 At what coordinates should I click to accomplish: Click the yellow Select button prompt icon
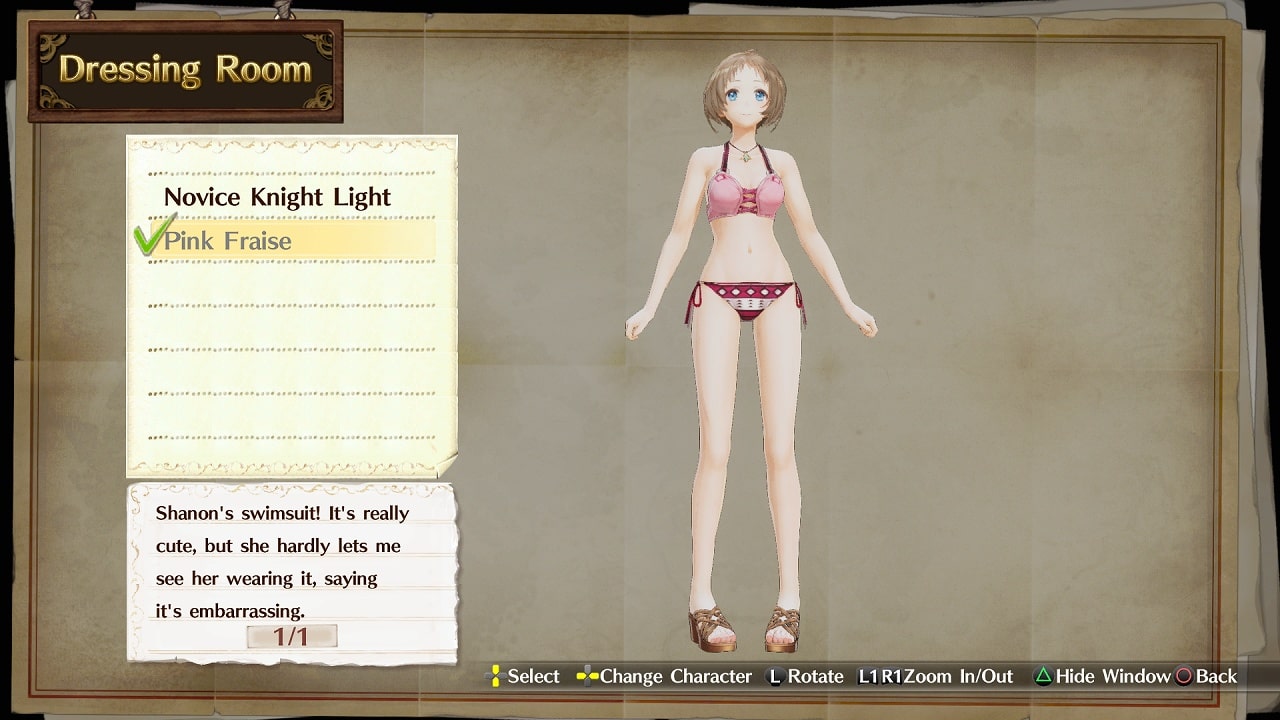pyautogui.click(x=496, y=677)
